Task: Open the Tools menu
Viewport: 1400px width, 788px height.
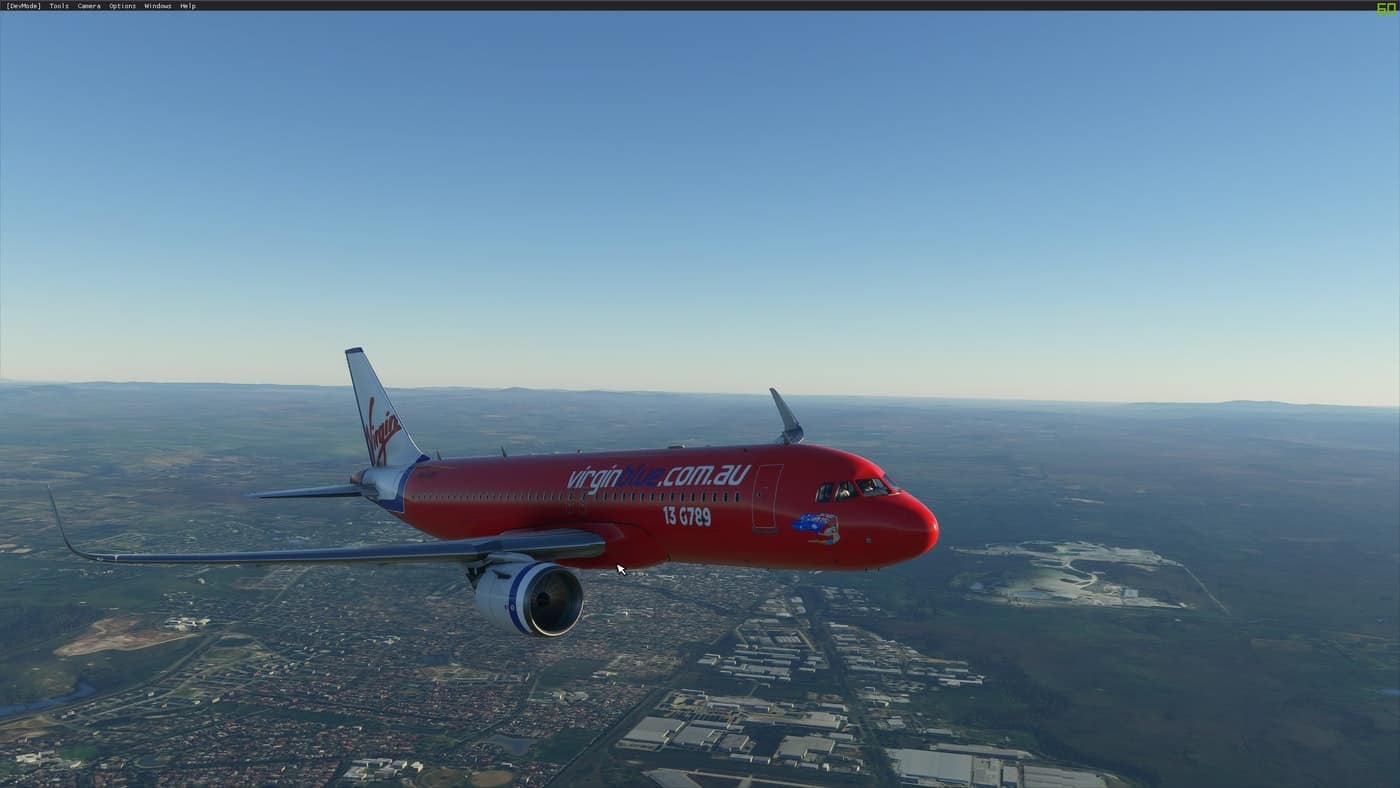Action: click(x=59, y=6)
